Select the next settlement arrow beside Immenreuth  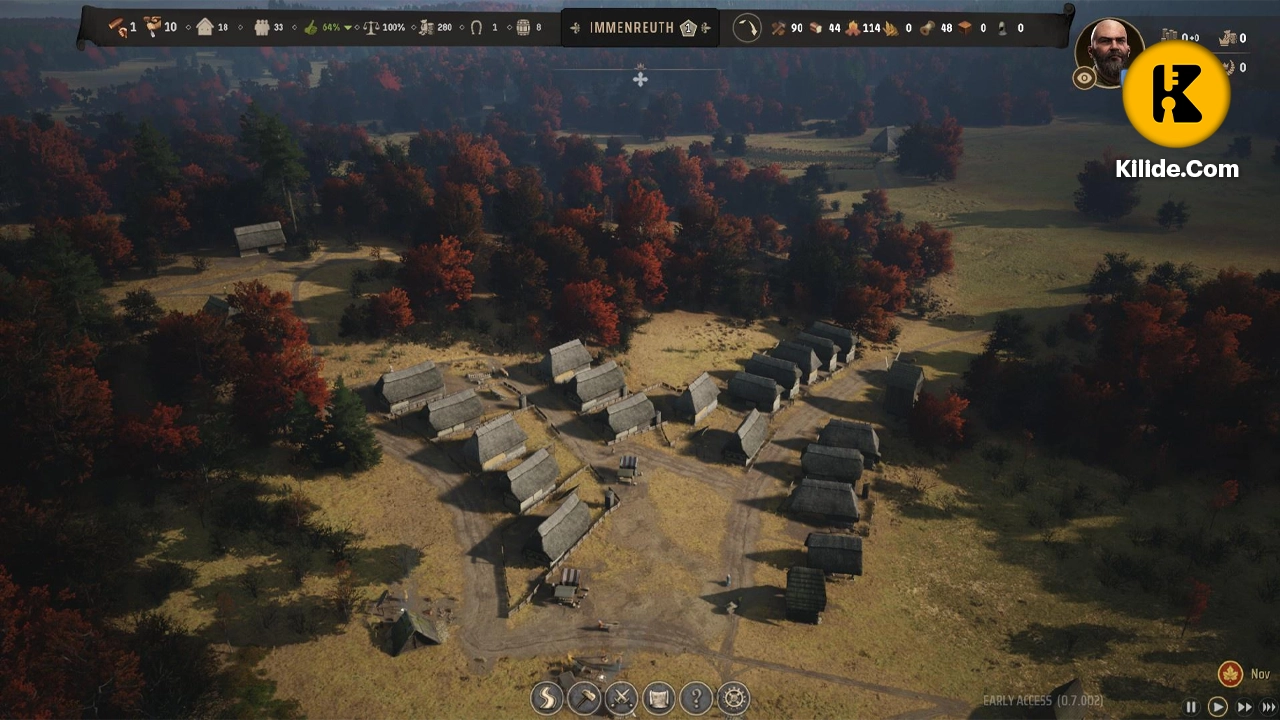coord(706,28)
